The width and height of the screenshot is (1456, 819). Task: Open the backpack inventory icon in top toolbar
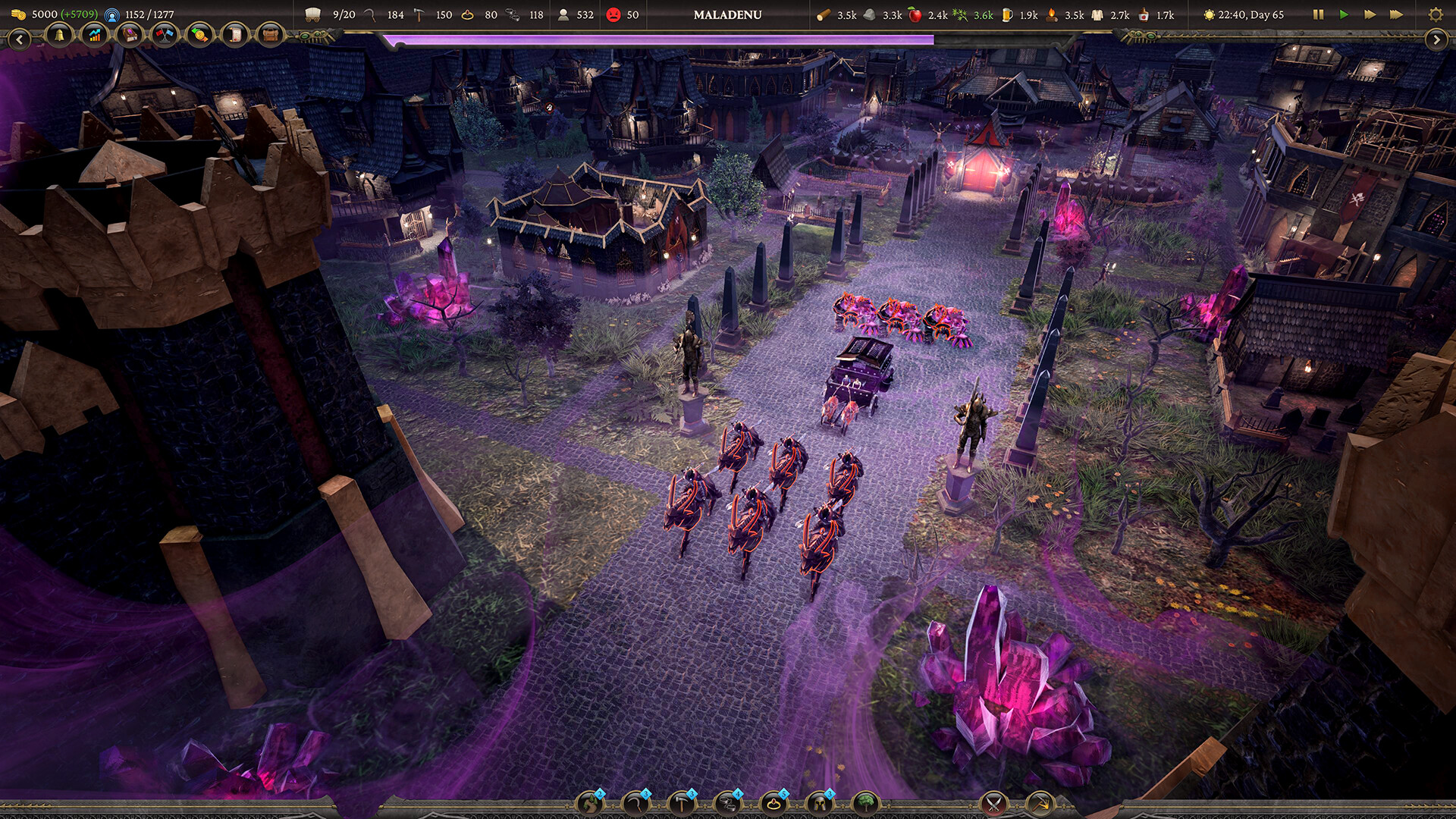[x=270, y=35]
